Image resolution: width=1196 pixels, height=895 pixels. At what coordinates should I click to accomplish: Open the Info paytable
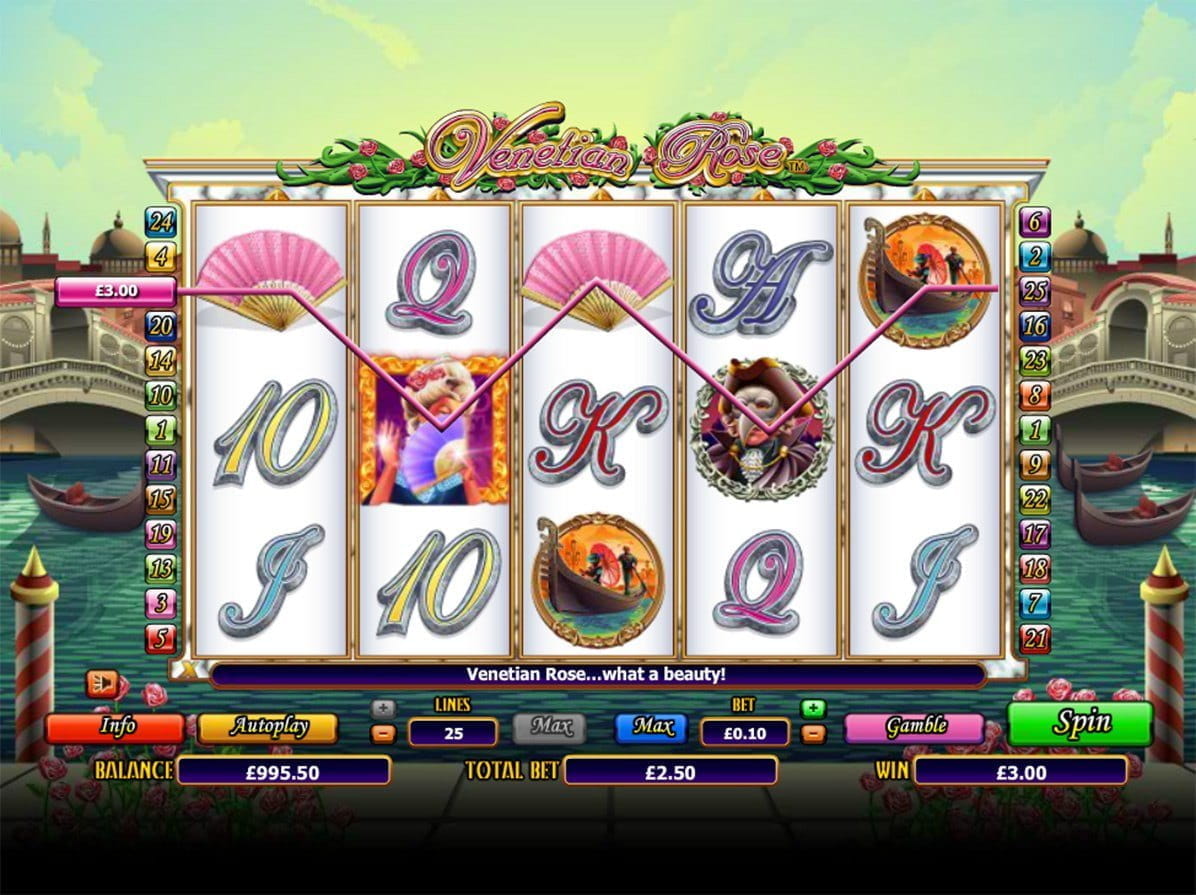coord(115,727)
